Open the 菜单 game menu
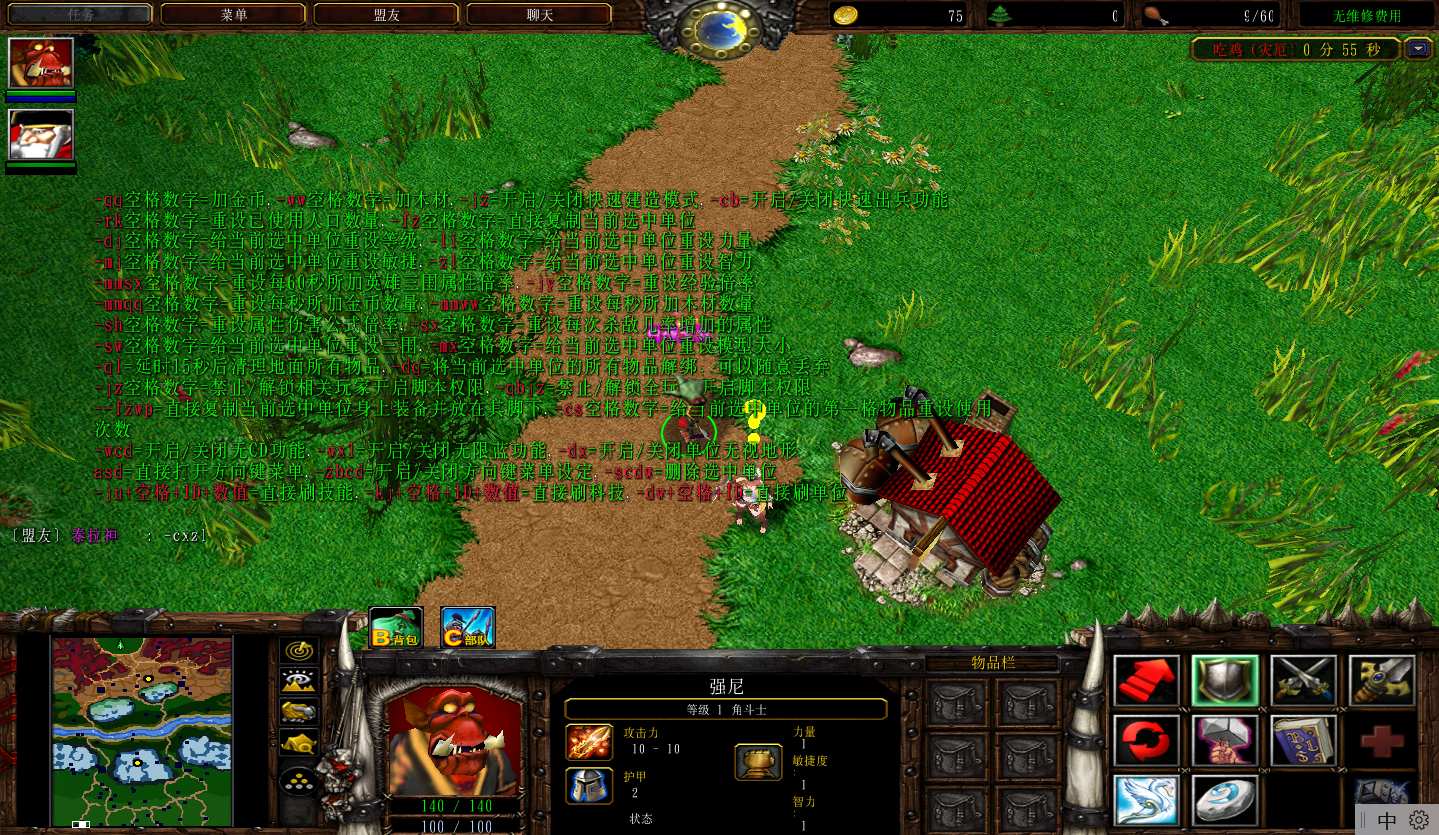 coord(233,15)
